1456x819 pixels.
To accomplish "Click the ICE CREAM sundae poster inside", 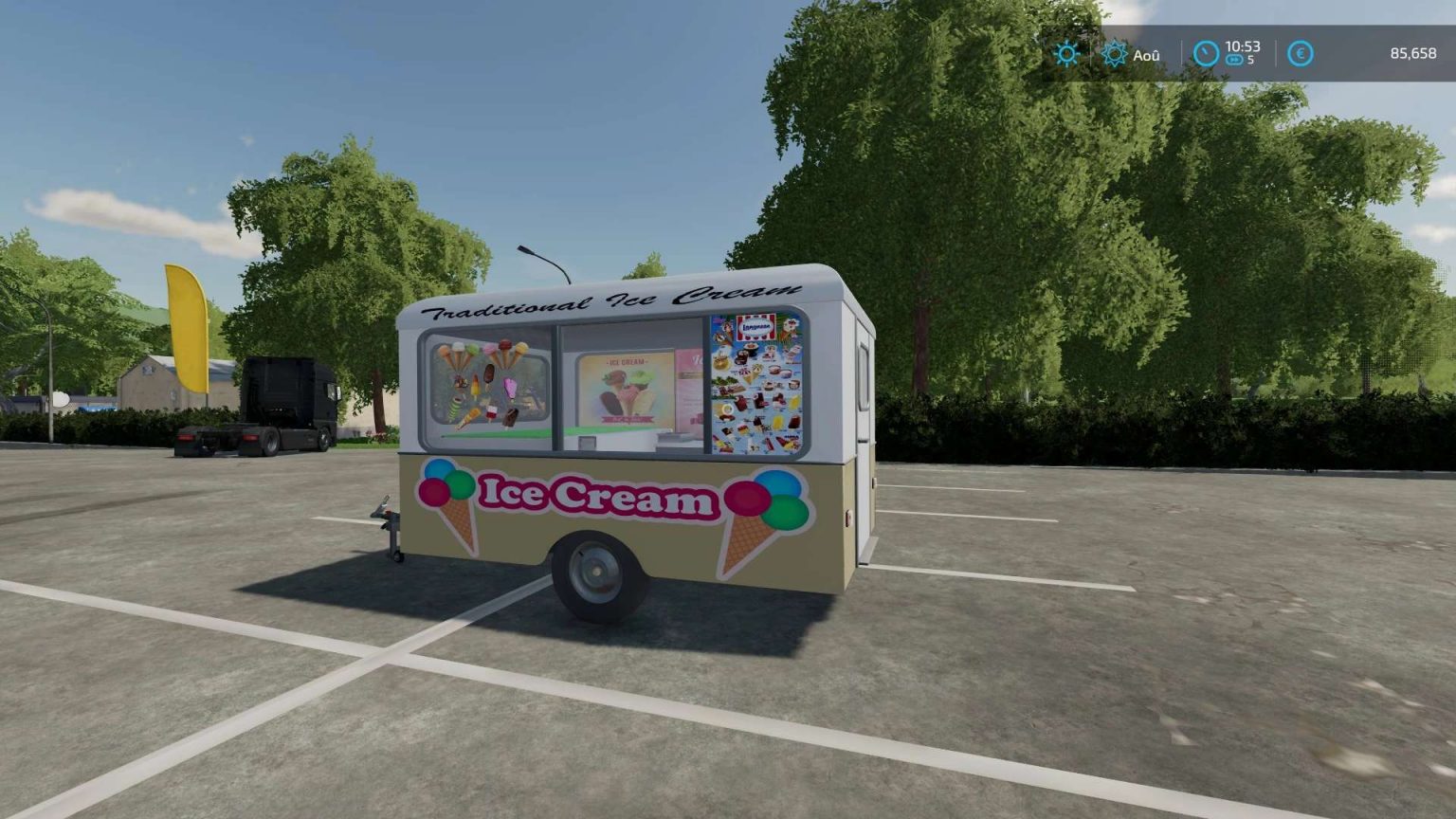I will (x=626, y=389).
